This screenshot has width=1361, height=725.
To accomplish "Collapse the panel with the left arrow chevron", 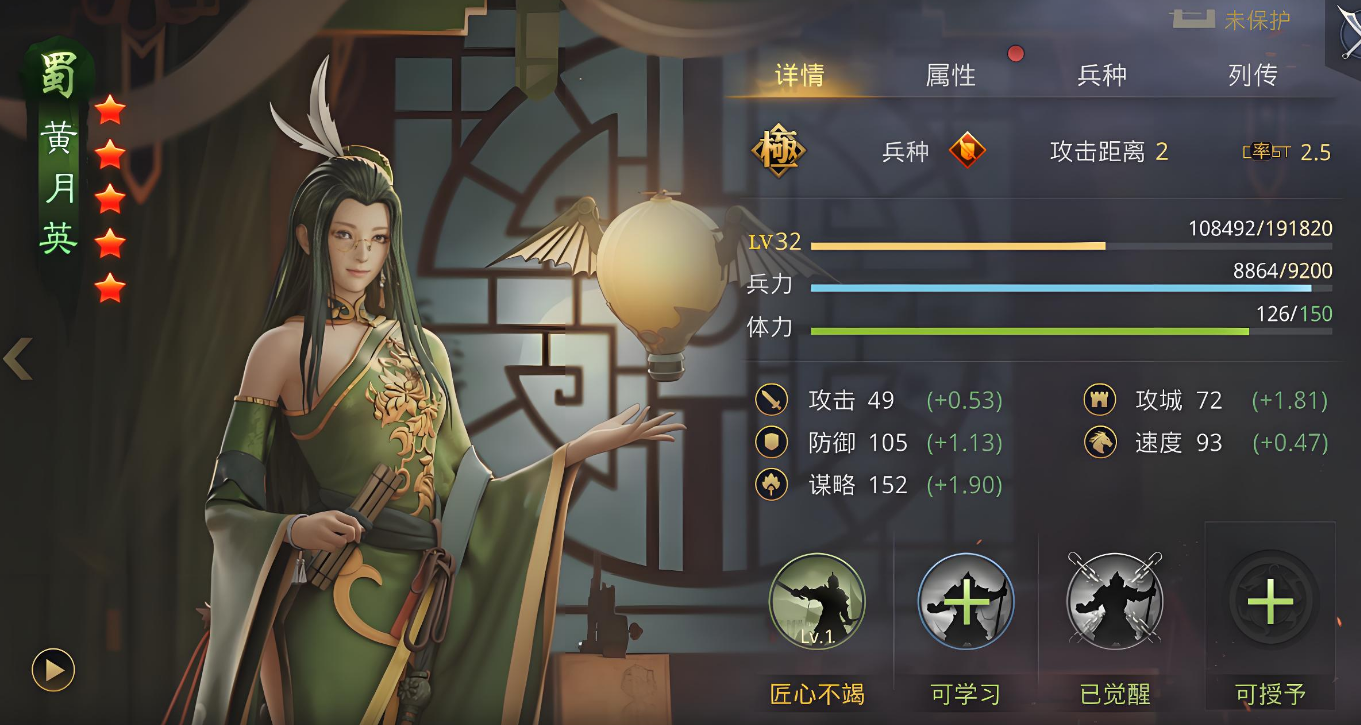I will pos(16,360).
